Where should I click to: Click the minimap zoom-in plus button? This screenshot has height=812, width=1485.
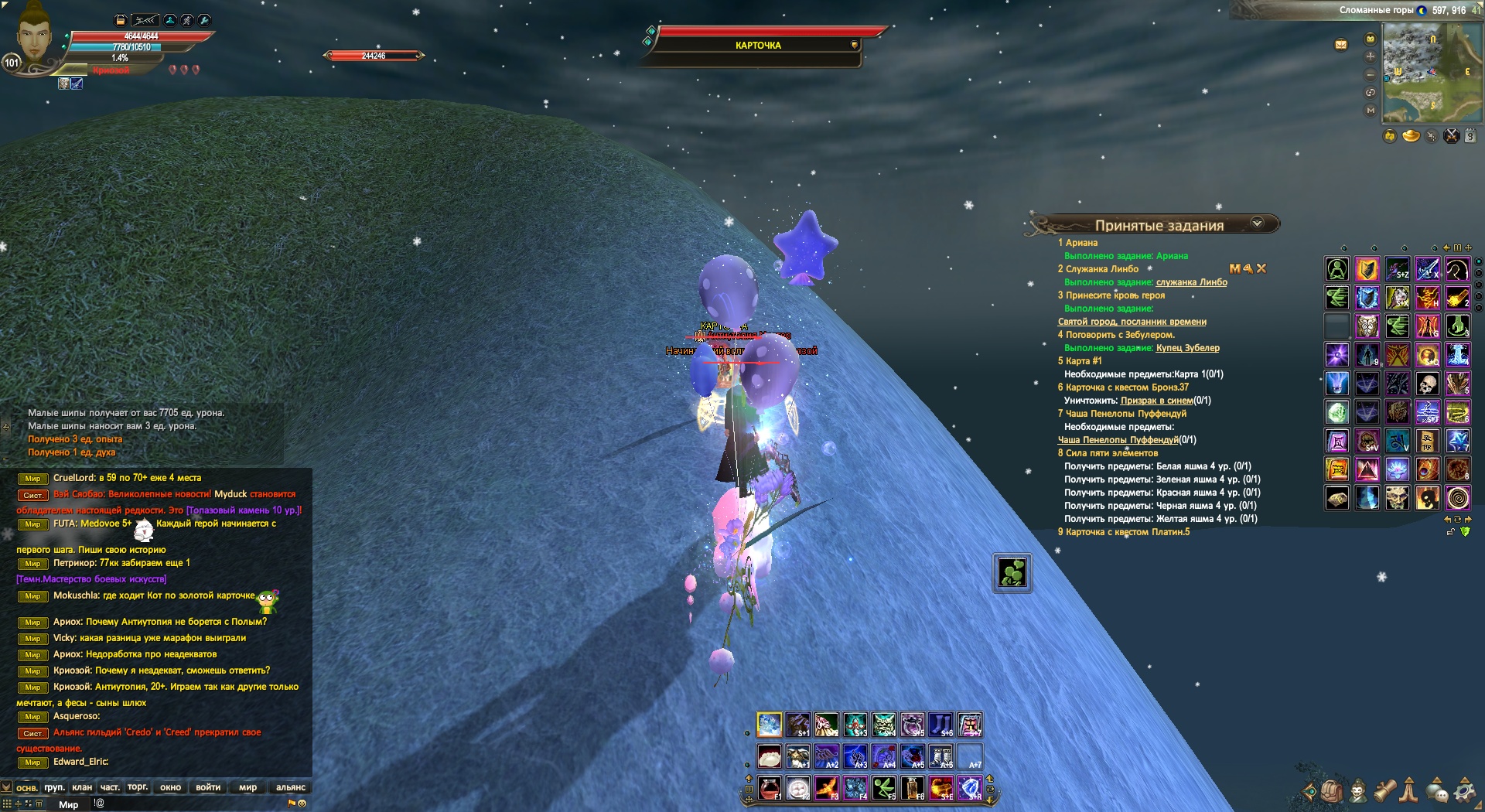[1371, 56]
